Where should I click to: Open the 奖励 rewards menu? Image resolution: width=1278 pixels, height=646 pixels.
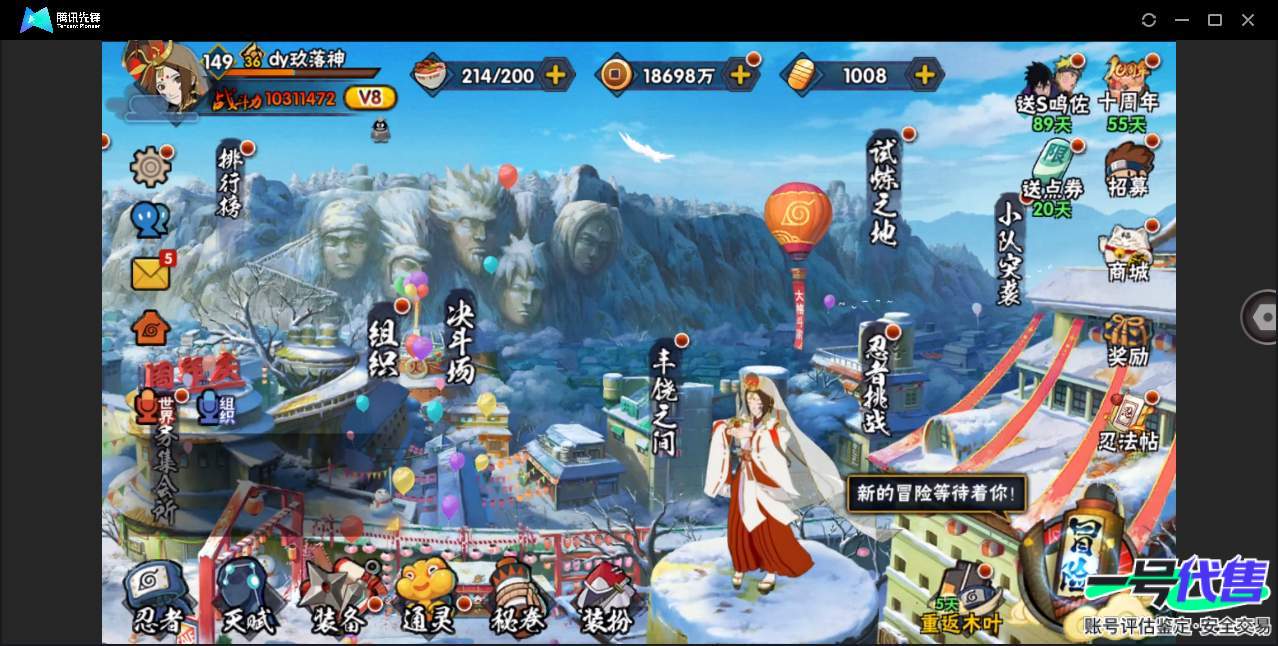point(1128,341)
